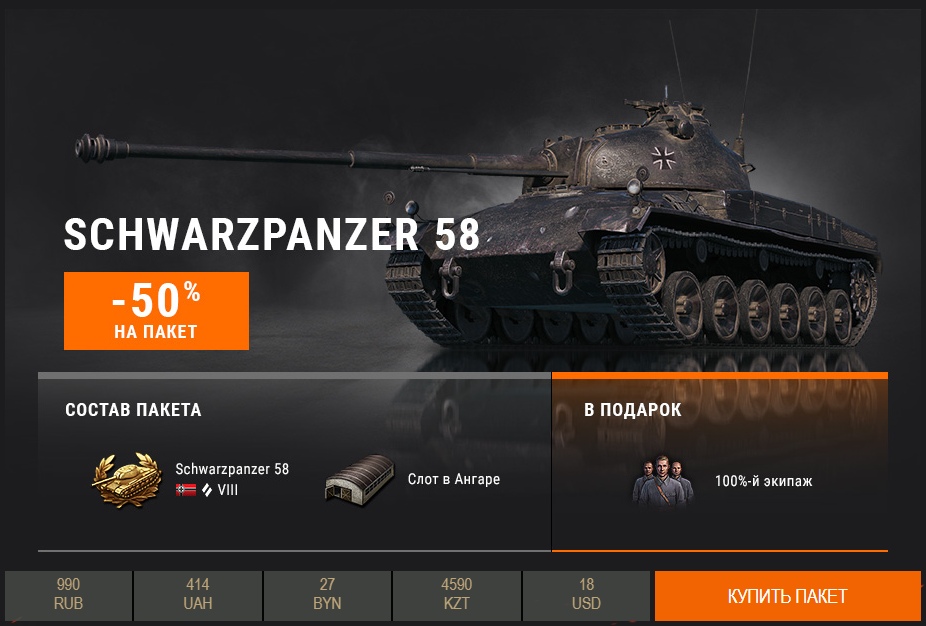This screenshot has width=926, height=626.
Task: Click the -50% package discount badge
Action: coord(156,311)
